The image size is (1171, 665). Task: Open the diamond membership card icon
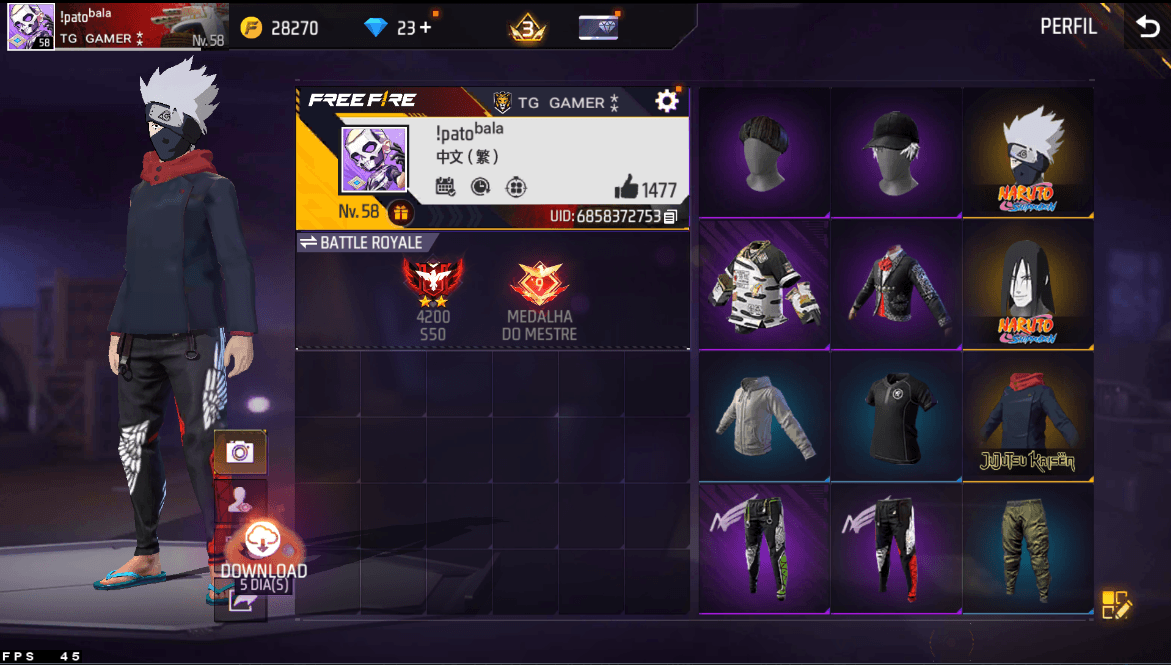pos(598,27)
